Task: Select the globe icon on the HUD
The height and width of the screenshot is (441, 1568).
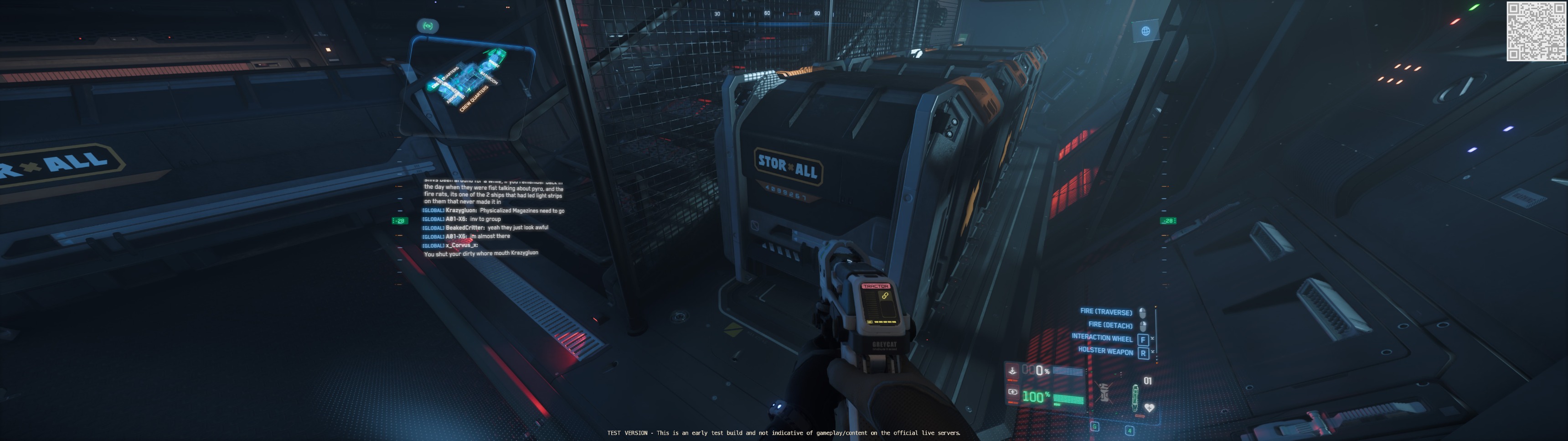Action: [x=1145, y=31]
